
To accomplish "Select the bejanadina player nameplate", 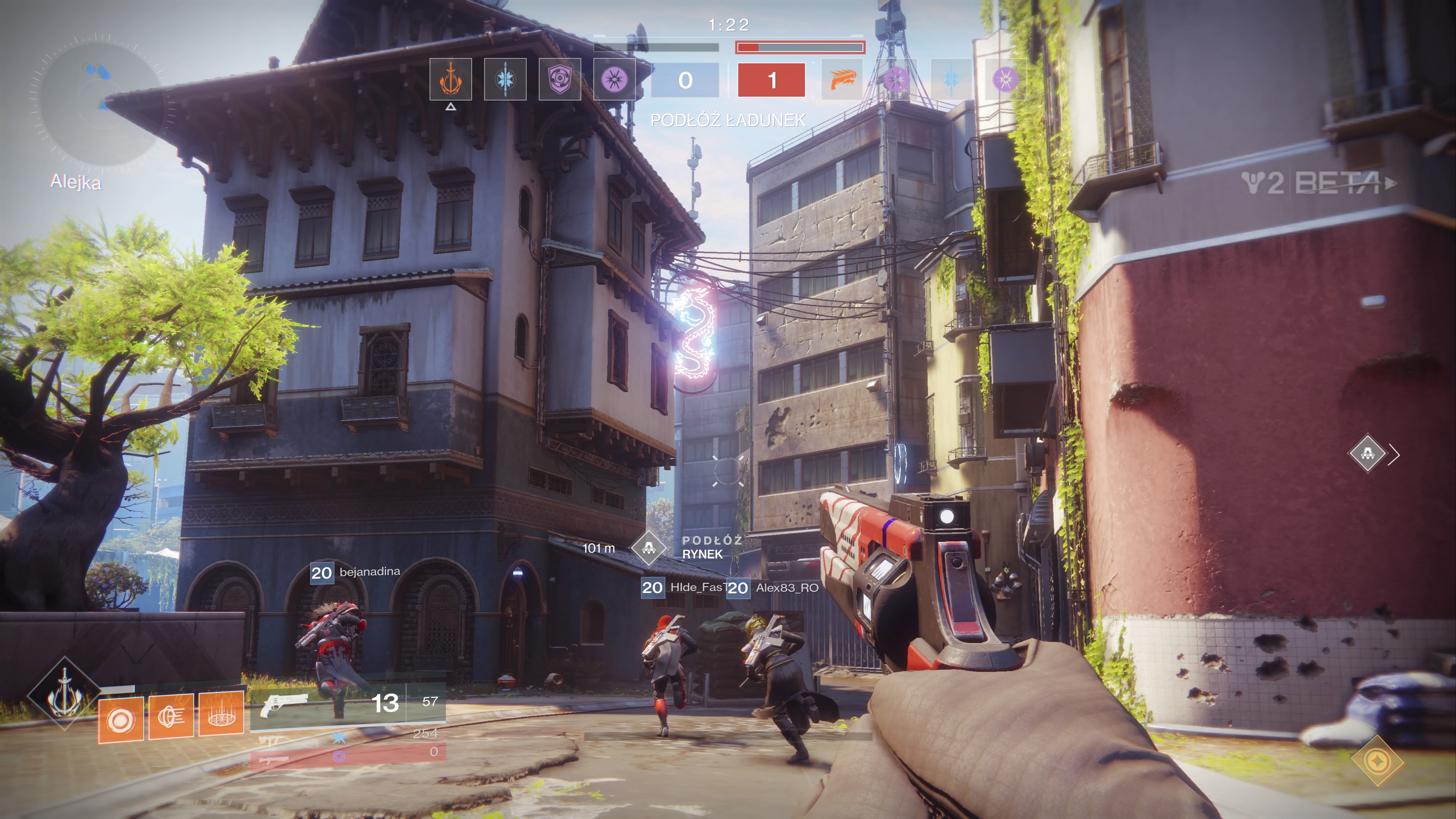I will pyautogui.click(x=356, y=573).
